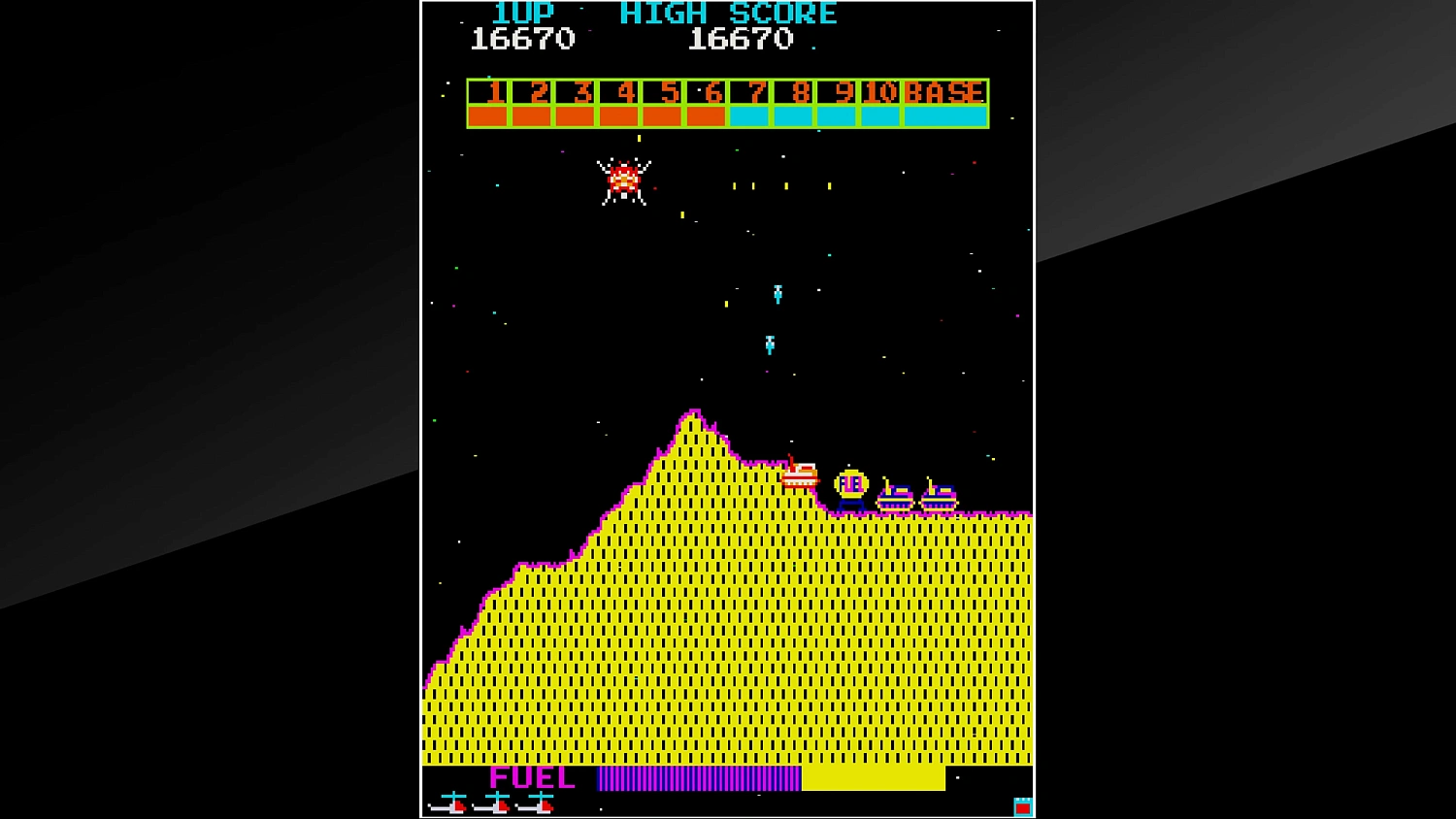Click the red rocket on the mountain slope
Image resolution: width=1456 pixels, height=819 pixels.
click(800, 473)
